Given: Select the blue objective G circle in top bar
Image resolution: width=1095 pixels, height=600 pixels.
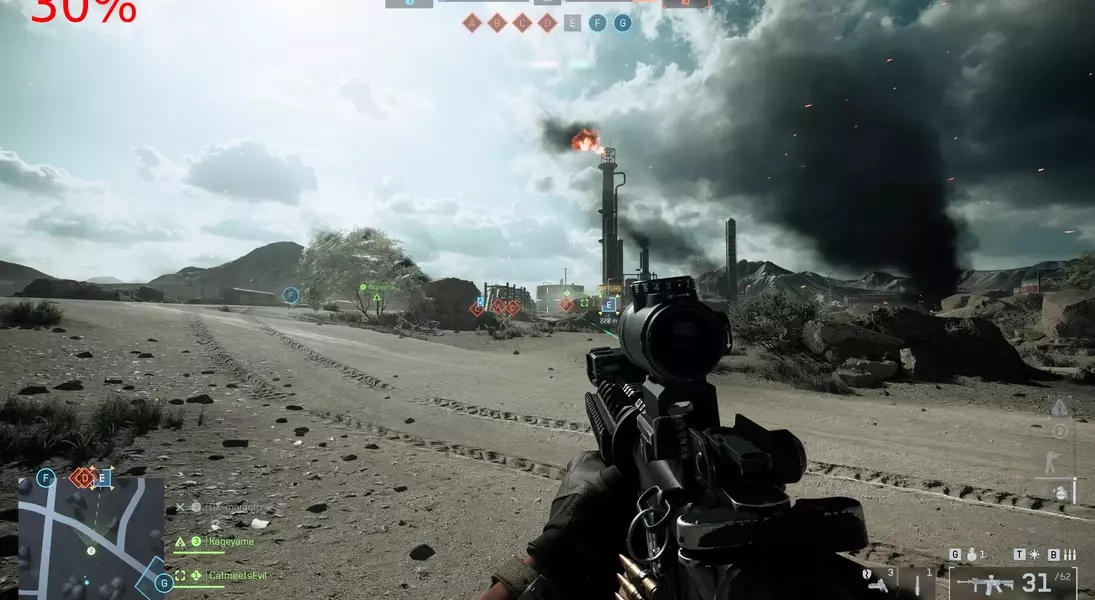Looking at the screenshot, I should click(x=622, y=23).
